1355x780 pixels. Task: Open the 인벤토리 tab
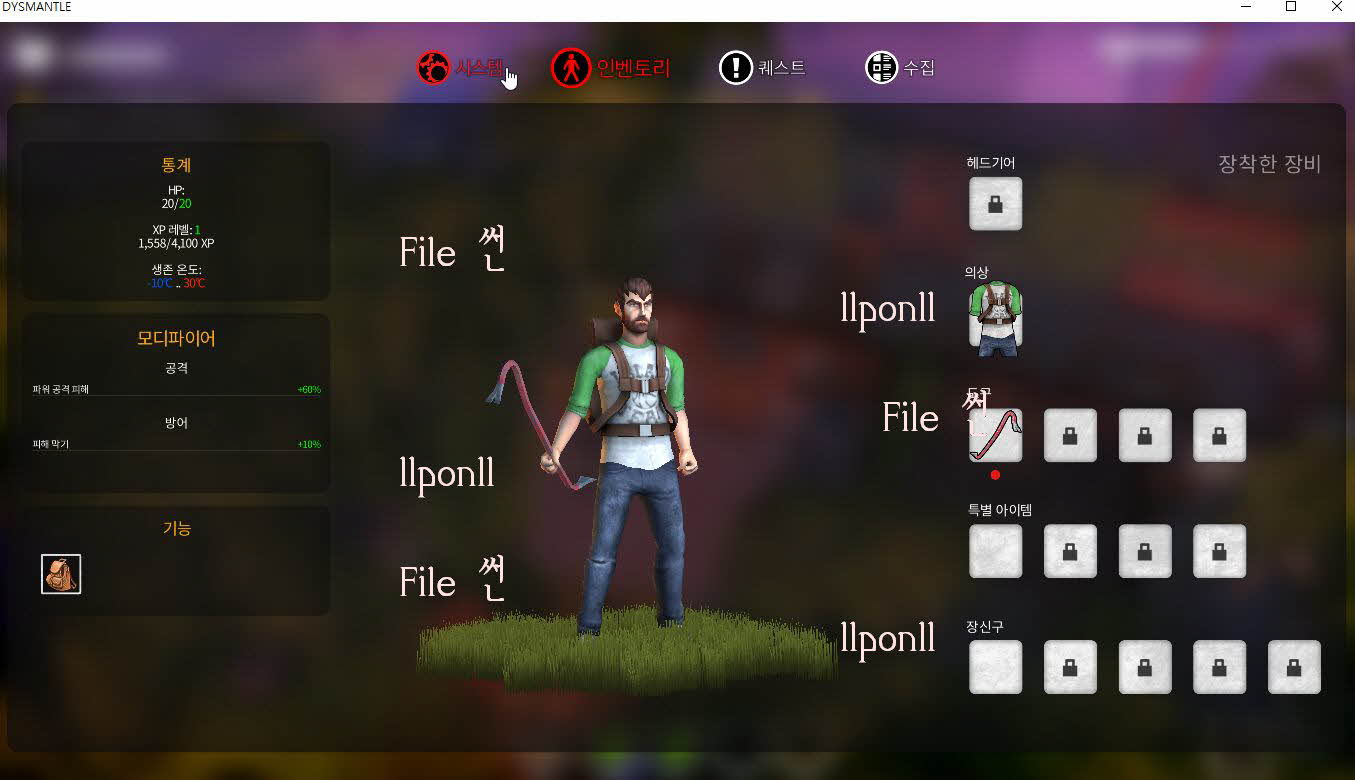611,68
